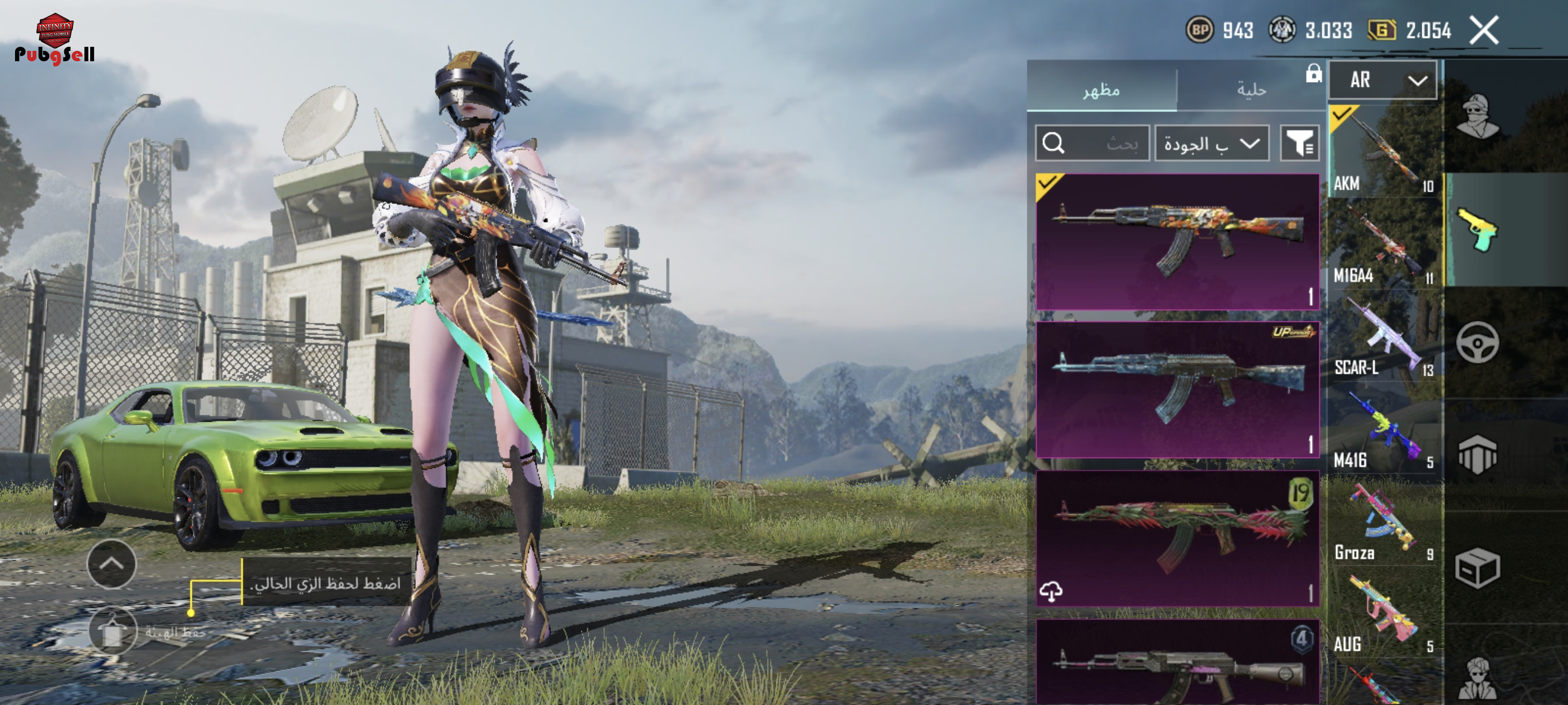
Task: Select the red-green feathered AKM skin
Action: coord(1177,538)
